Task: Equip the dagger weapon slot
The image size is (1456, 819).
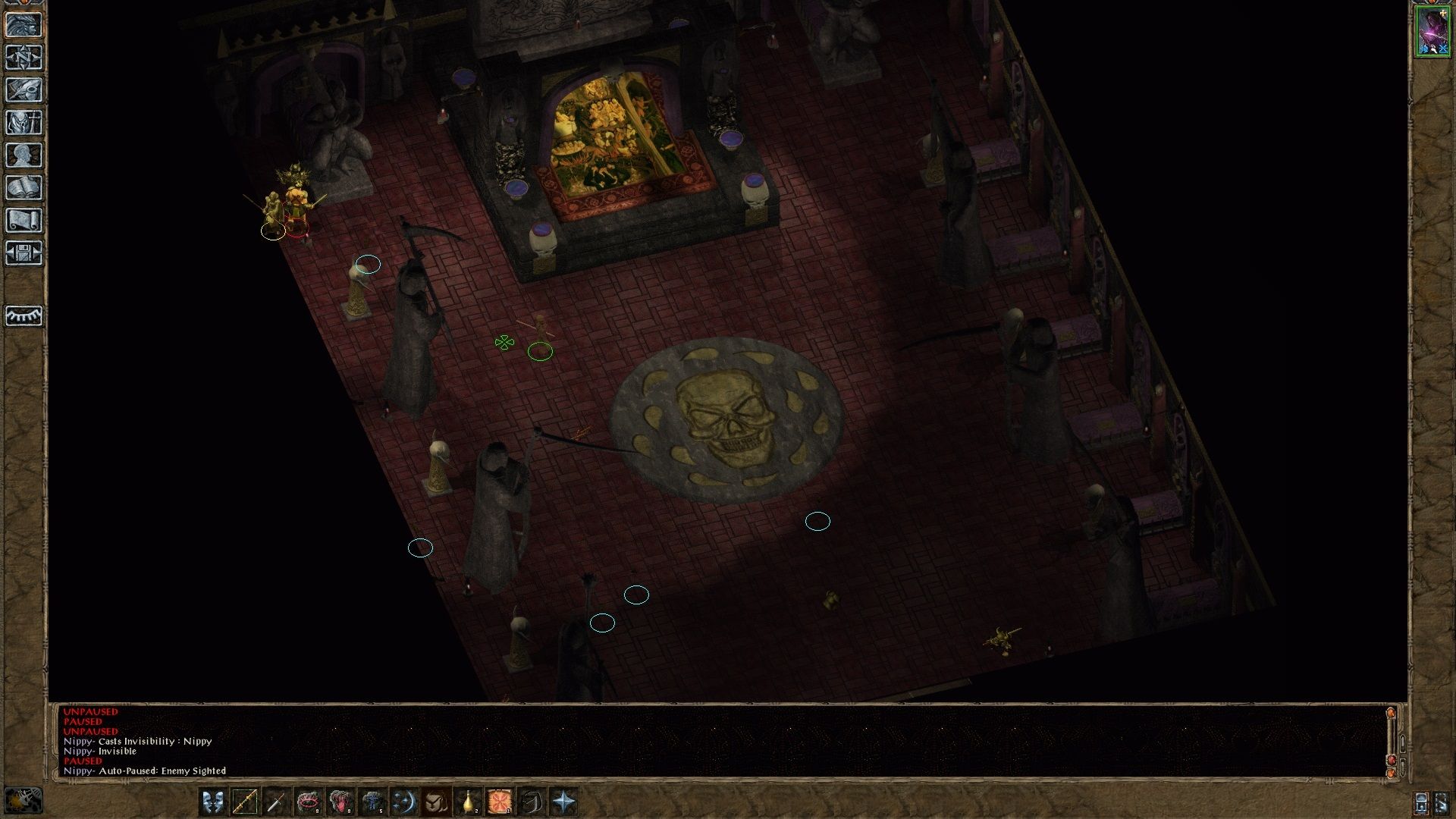Action: 277,802
